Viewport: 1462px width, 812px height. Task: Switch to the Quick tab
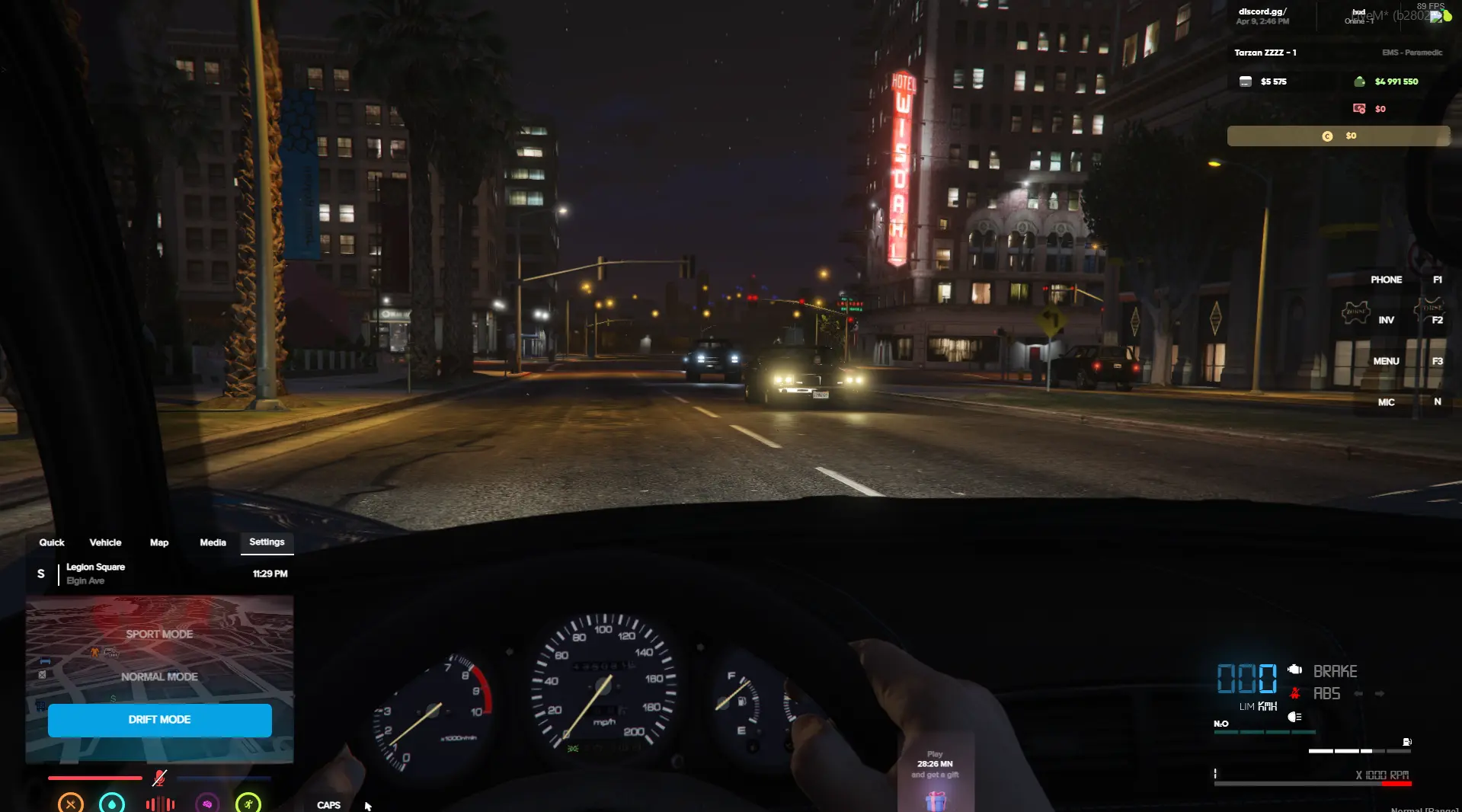coord(52,542)
